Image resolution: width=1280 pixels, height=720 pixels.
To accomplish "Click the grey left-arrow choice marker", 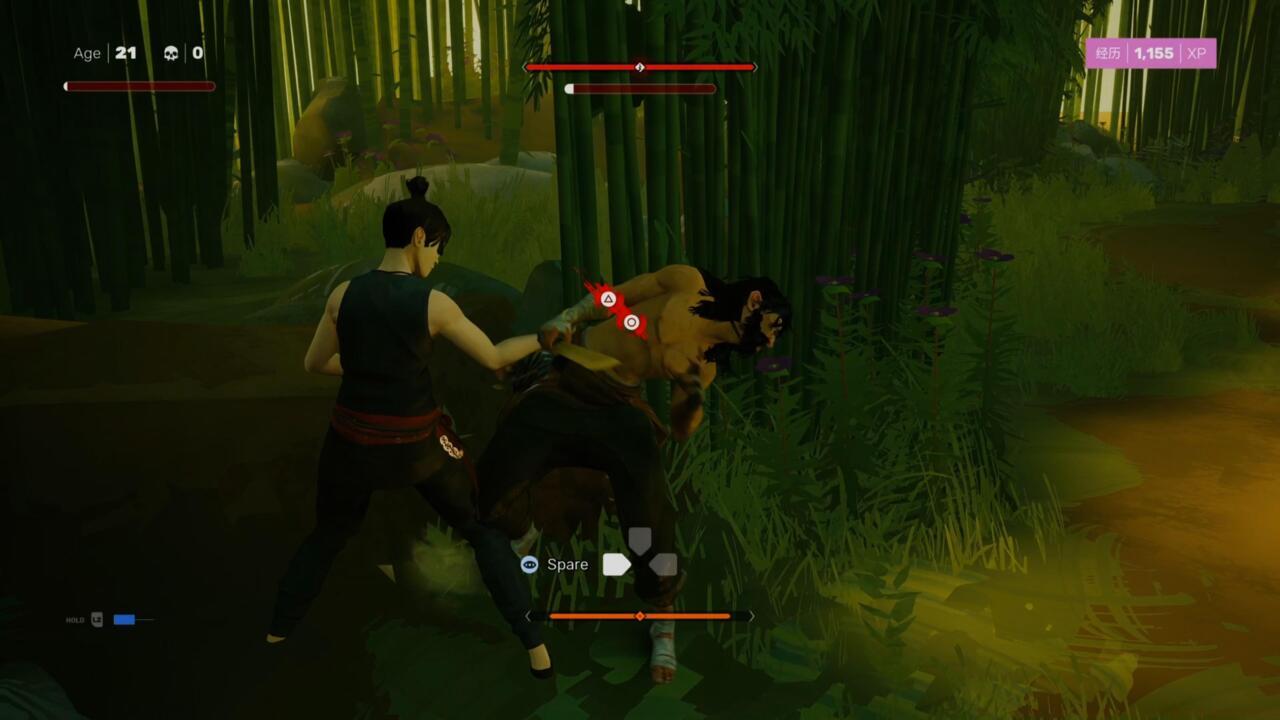I will (x=665, y=563).
